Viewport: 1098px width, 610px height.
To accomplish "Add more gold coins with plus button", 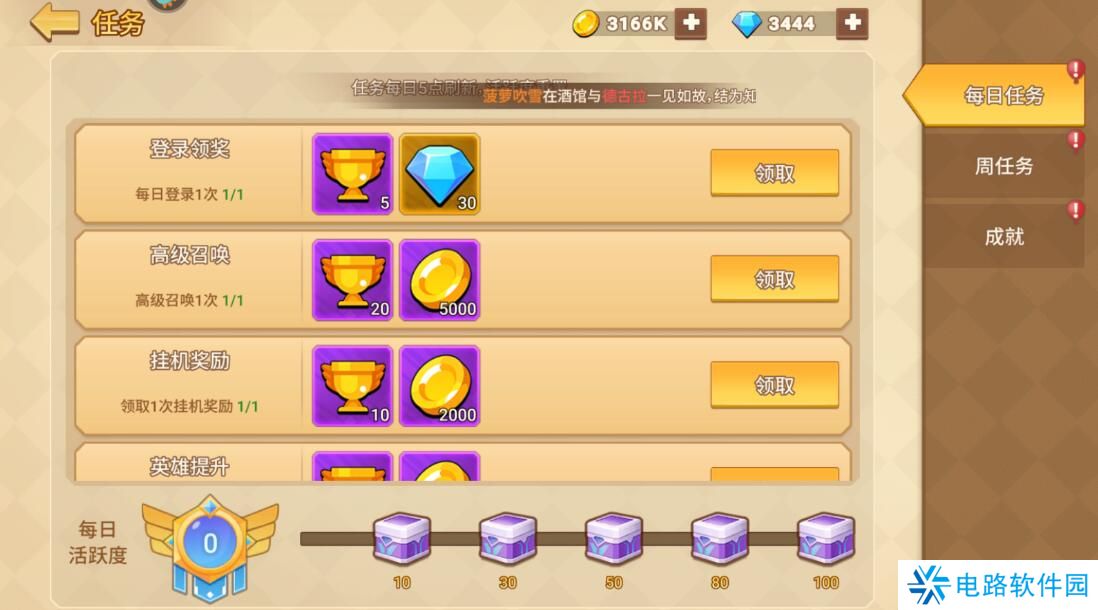I will click(x=690, y=23).
